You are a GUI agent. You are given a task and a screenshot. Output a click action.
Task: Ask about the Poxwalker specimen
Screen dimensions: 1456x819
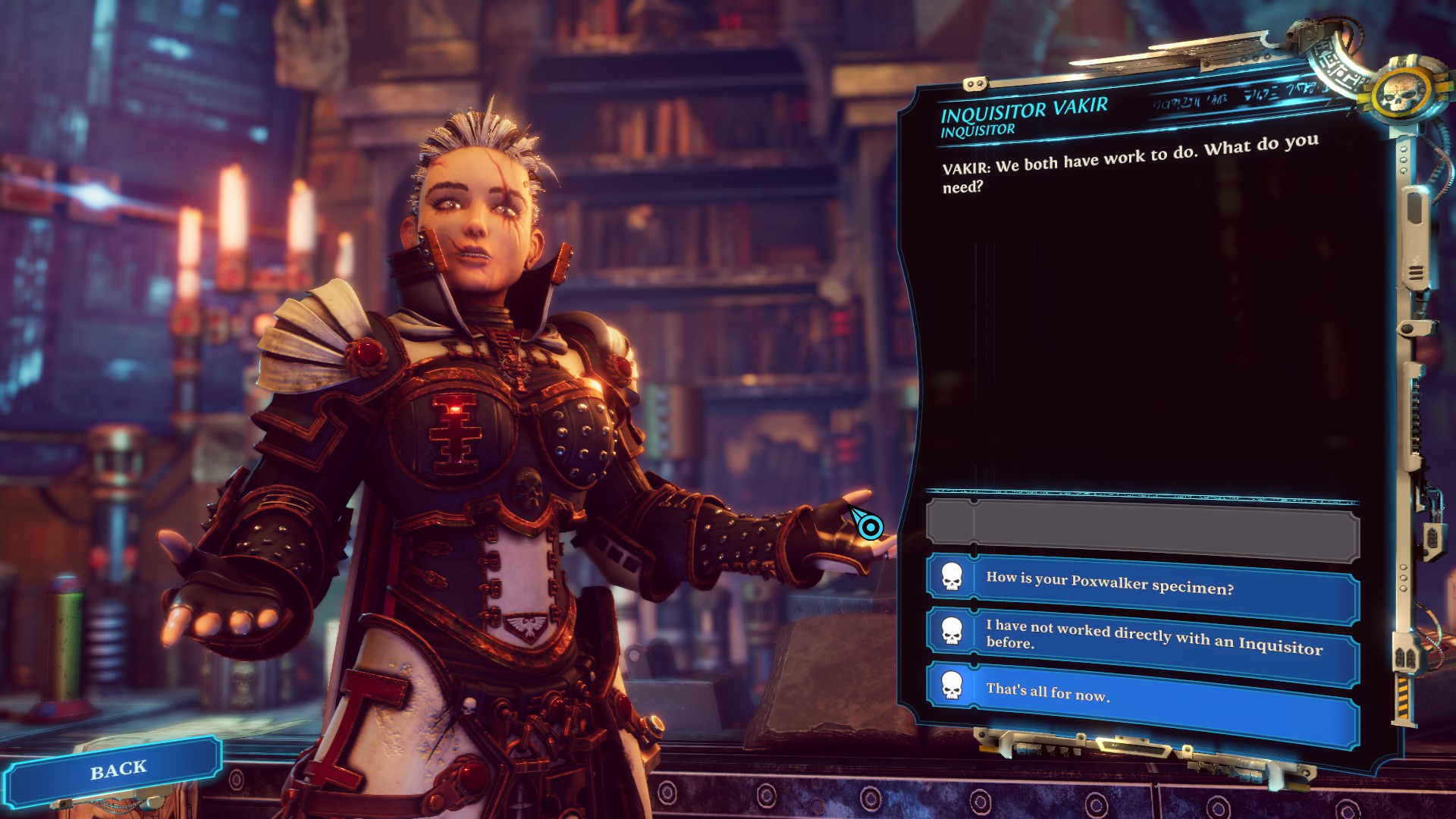(x=1141, y=583)
